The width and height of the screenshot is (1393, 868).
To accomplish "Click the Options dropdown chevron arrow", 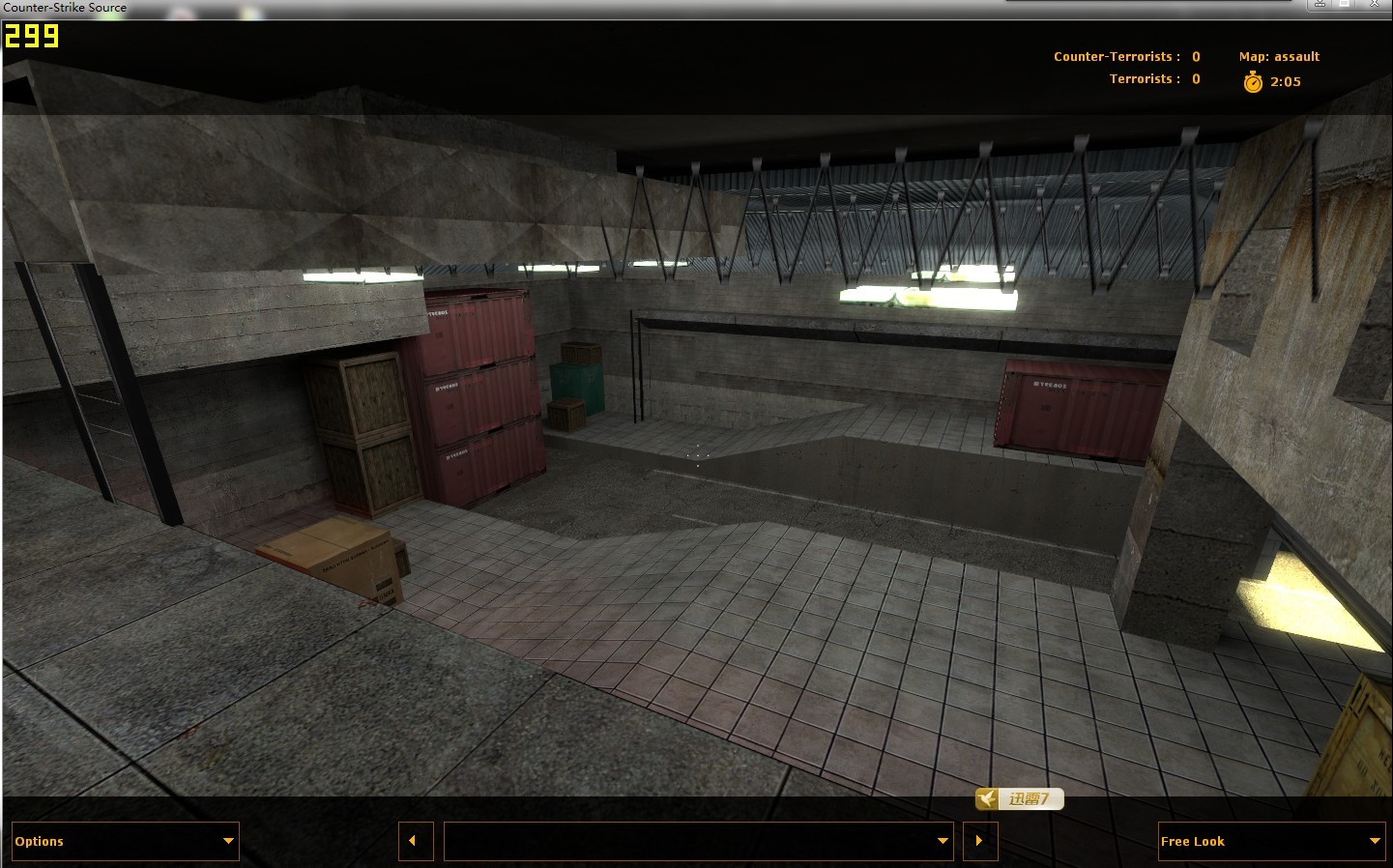I will (229, 841).
